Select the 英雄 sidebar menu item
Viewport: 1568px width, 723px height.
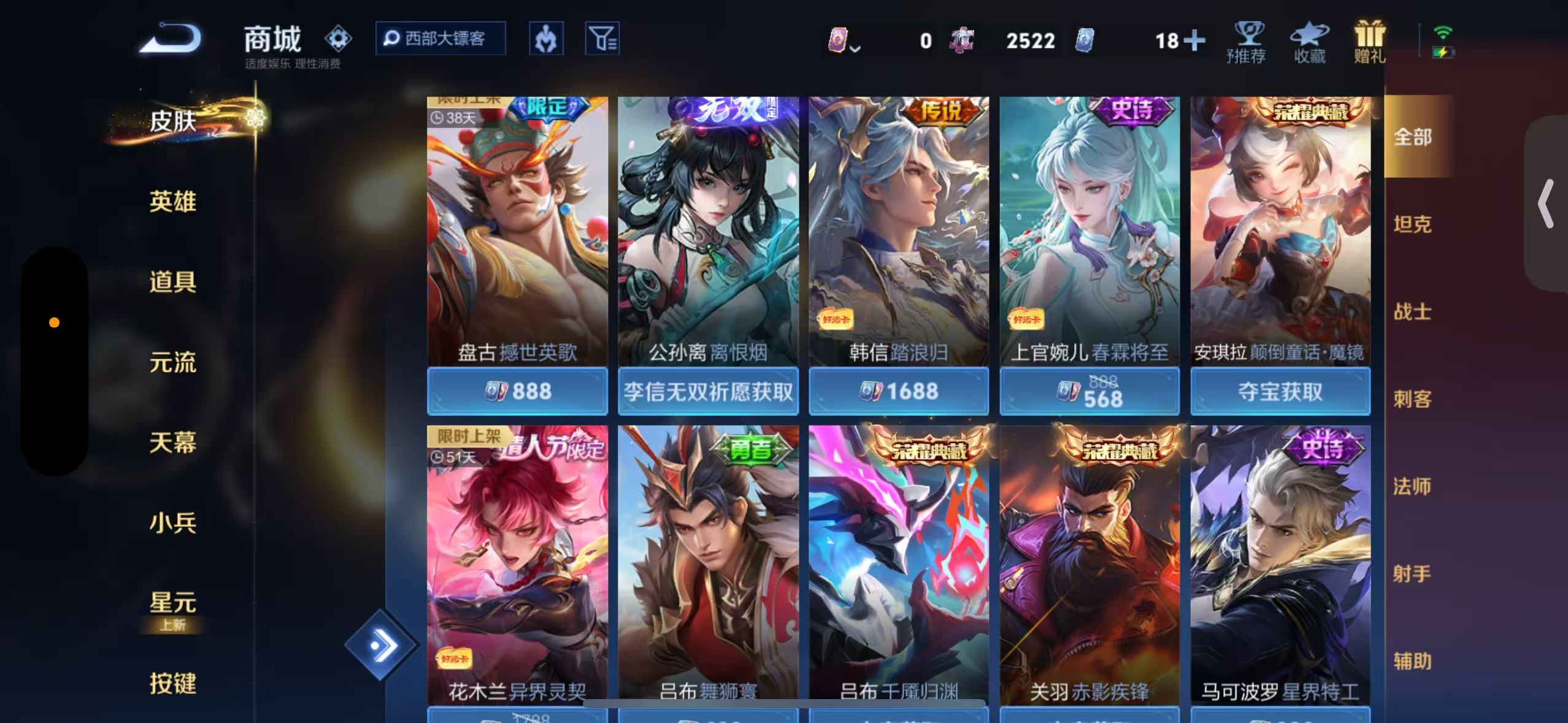(x=172, y=202)
